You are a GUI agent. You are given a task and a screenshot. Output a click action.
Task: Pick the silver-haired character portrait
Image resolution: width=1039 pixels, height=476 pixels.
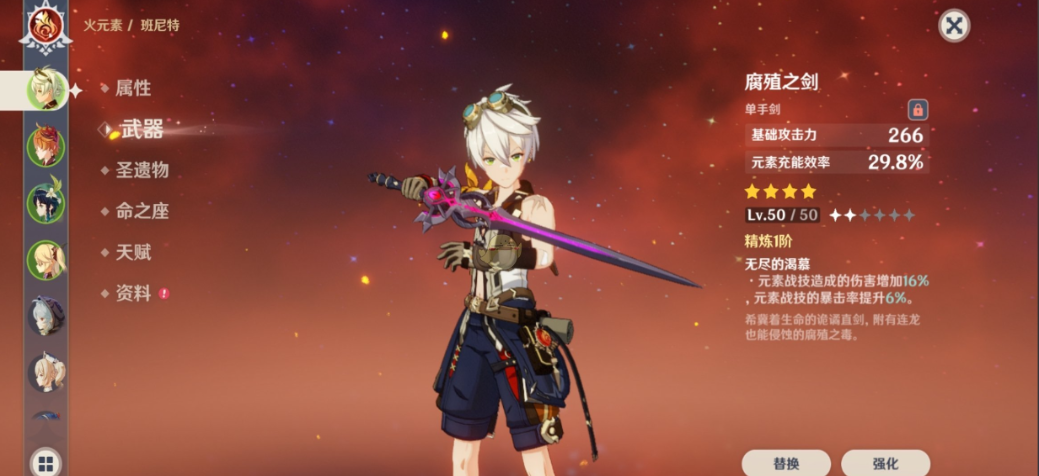click(46, 316)
